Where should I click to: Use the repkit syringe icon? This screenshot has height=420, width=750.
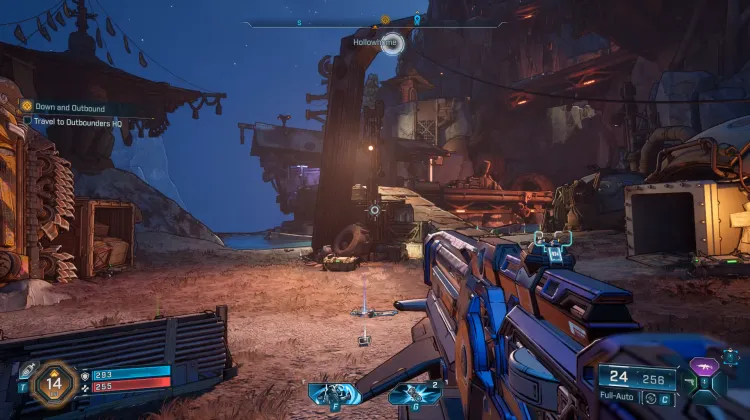point(28,368)
